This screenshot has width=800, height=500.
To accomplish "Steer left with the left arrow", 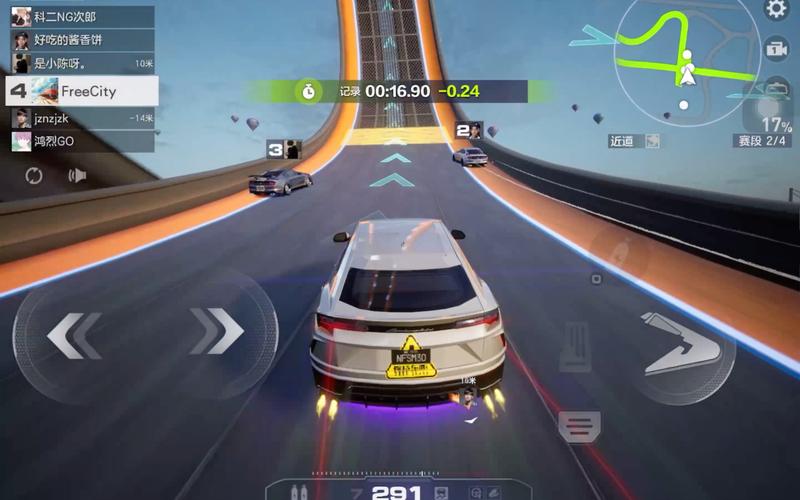I will (x=75, y=334).
